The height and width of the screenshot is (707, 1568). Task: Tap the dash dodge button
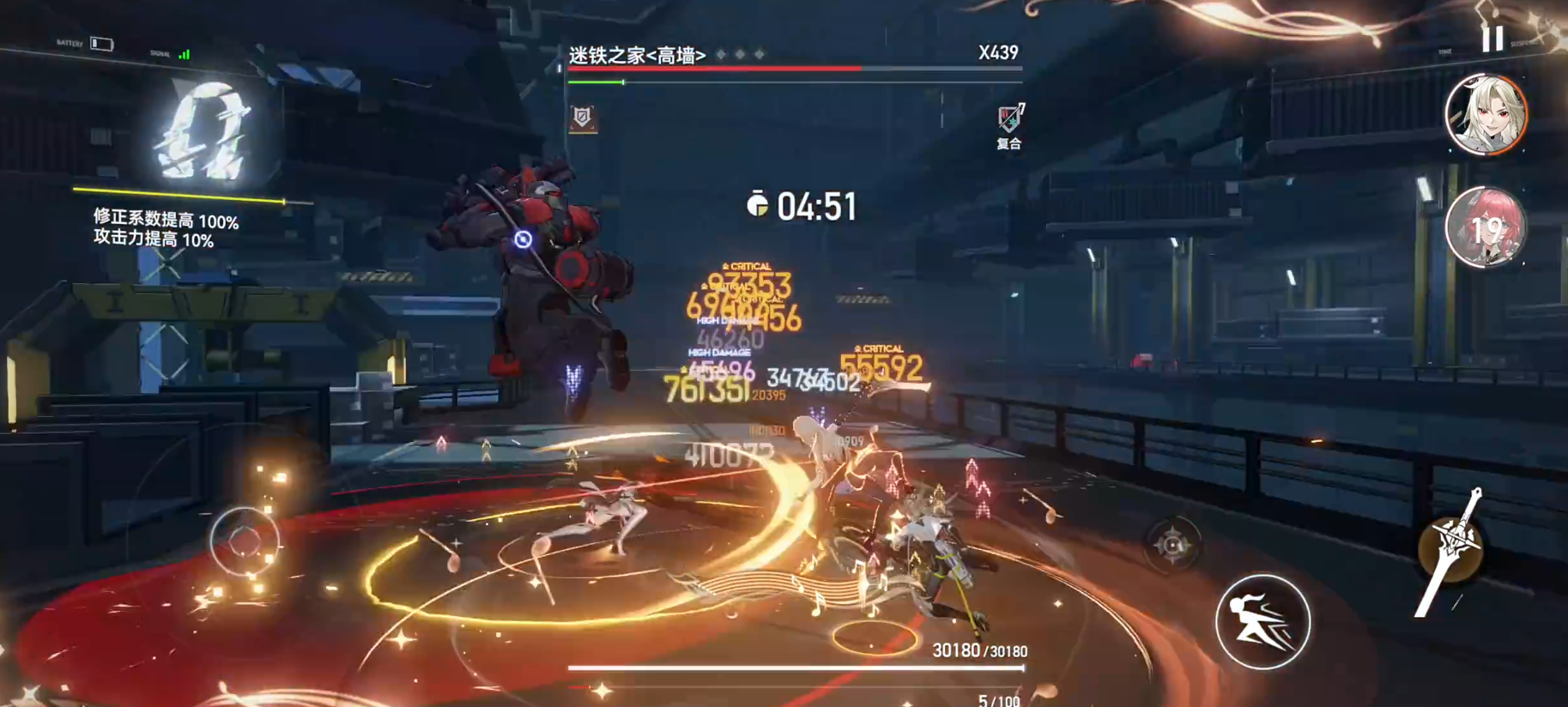coord(1262,621)
